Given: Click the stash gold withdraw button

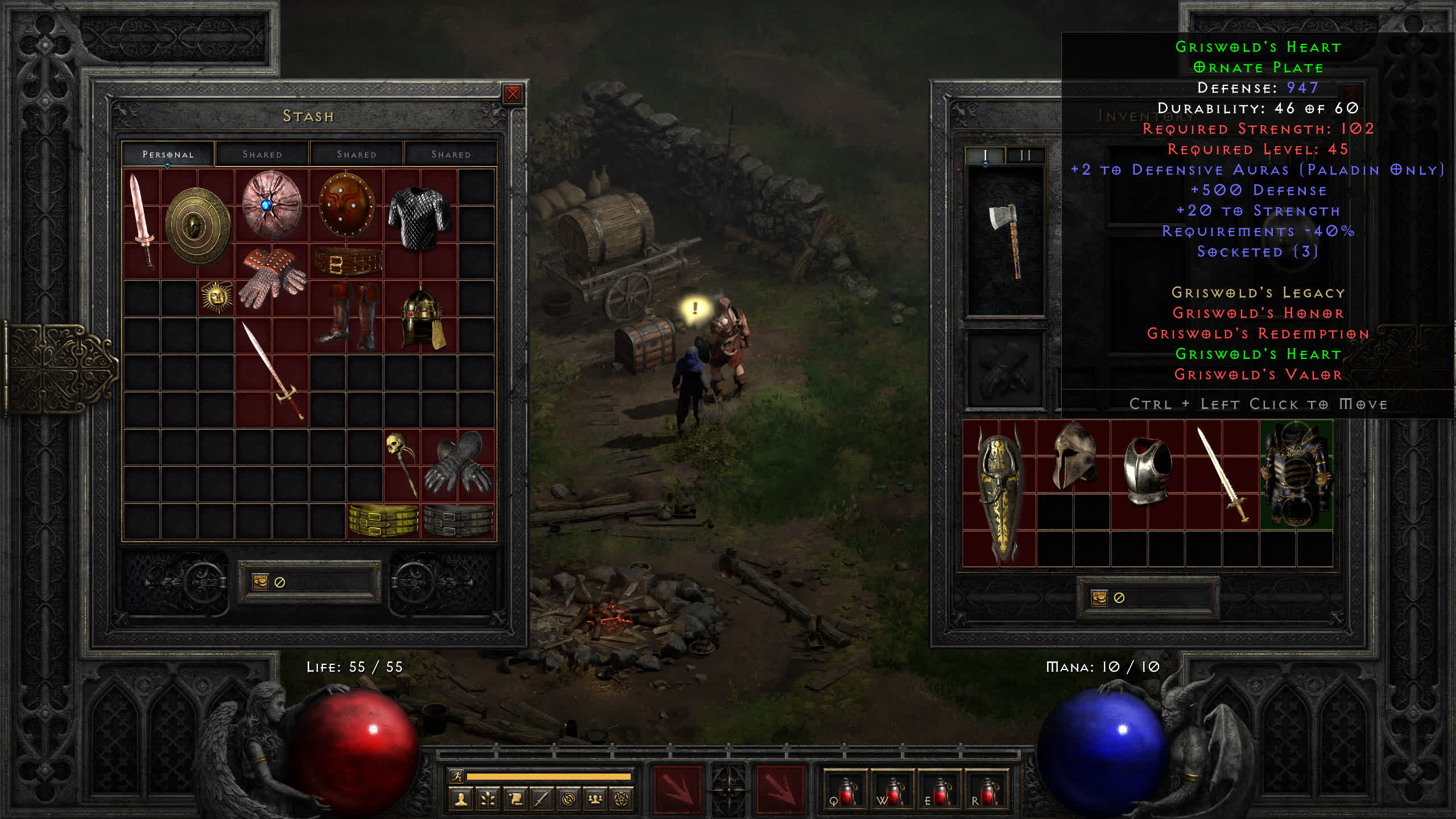Looking at the screenshot, I should (260, 582).
